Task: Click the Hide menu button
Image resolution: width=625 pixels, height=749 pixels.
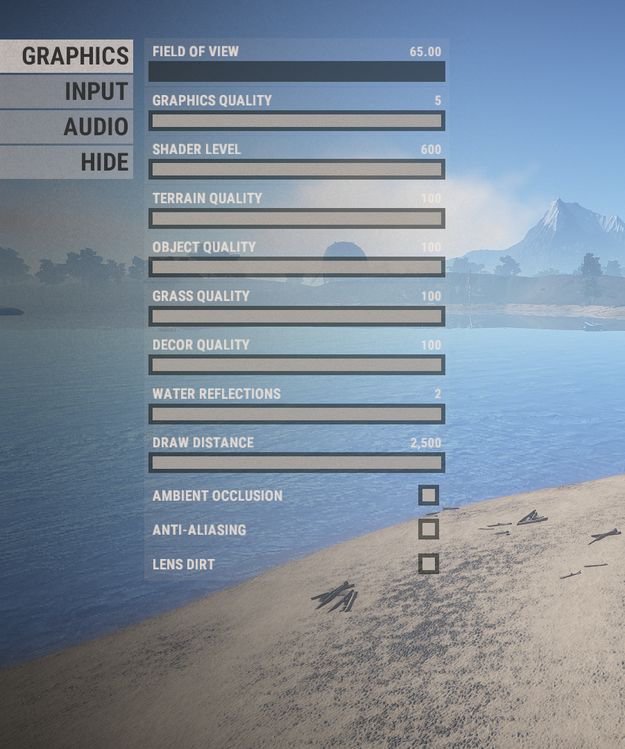Action: pyautogui.click(x=66, y=162)
